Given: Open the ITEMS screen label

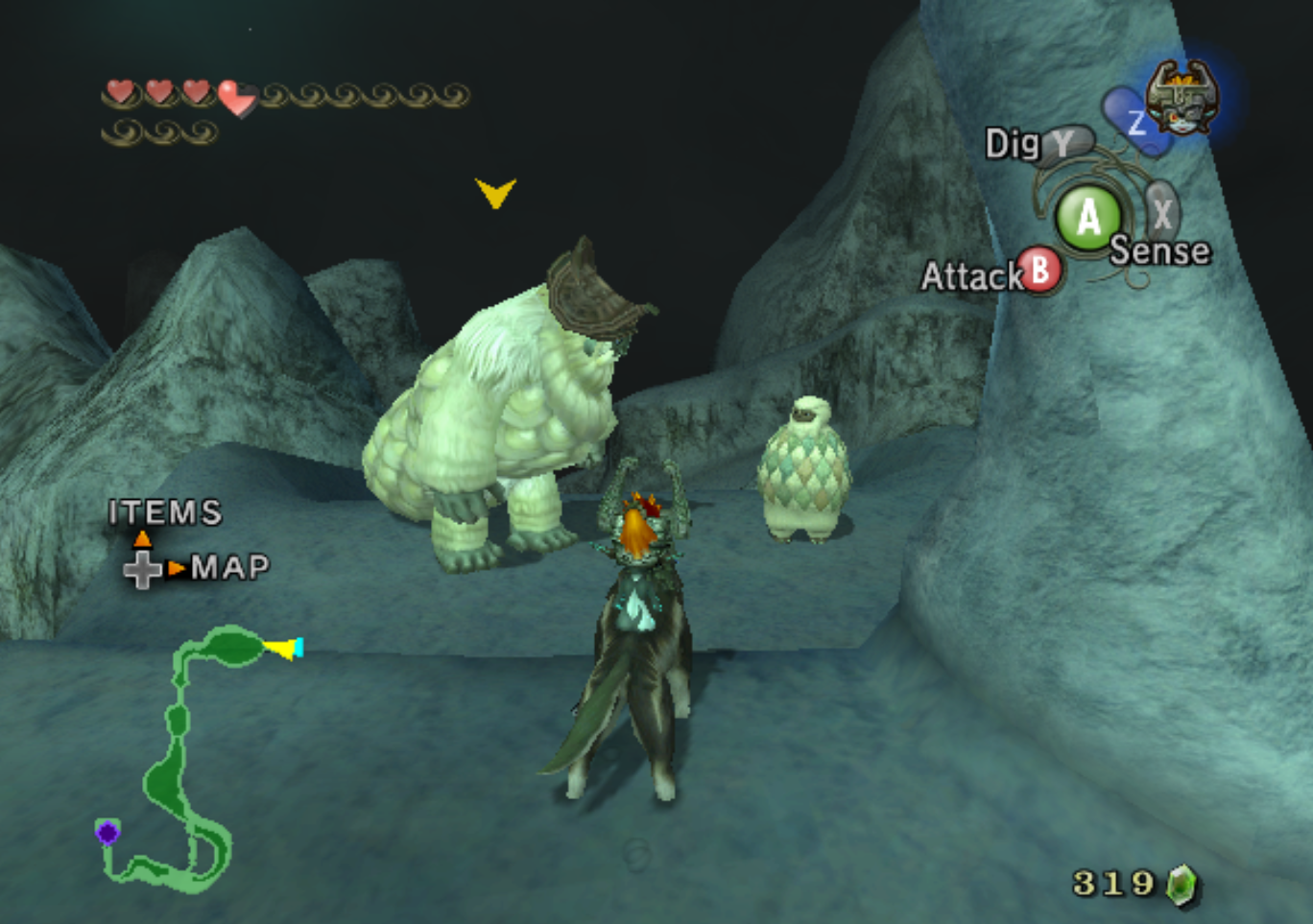Looking at the screenshot, I should point(165,512).
